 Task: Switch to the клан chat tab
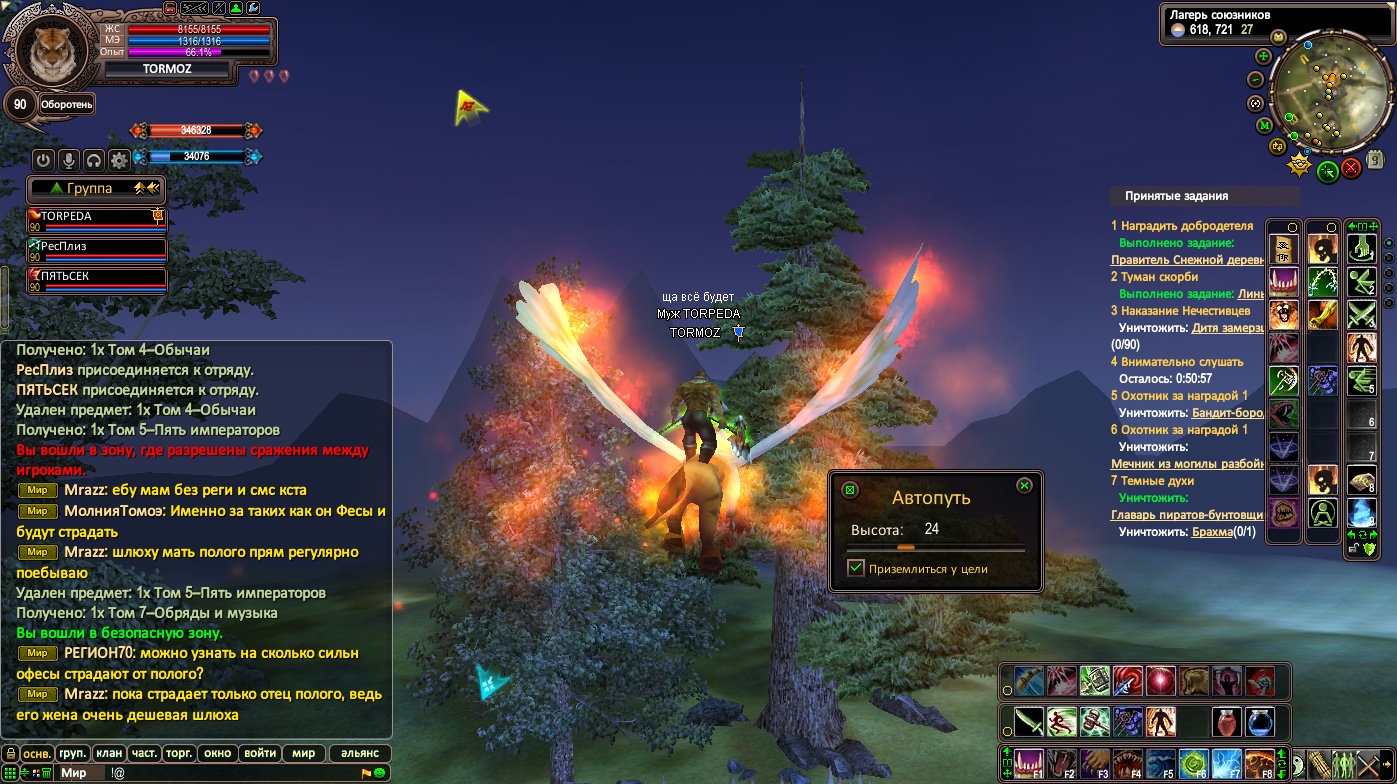(x=109, y=753)
